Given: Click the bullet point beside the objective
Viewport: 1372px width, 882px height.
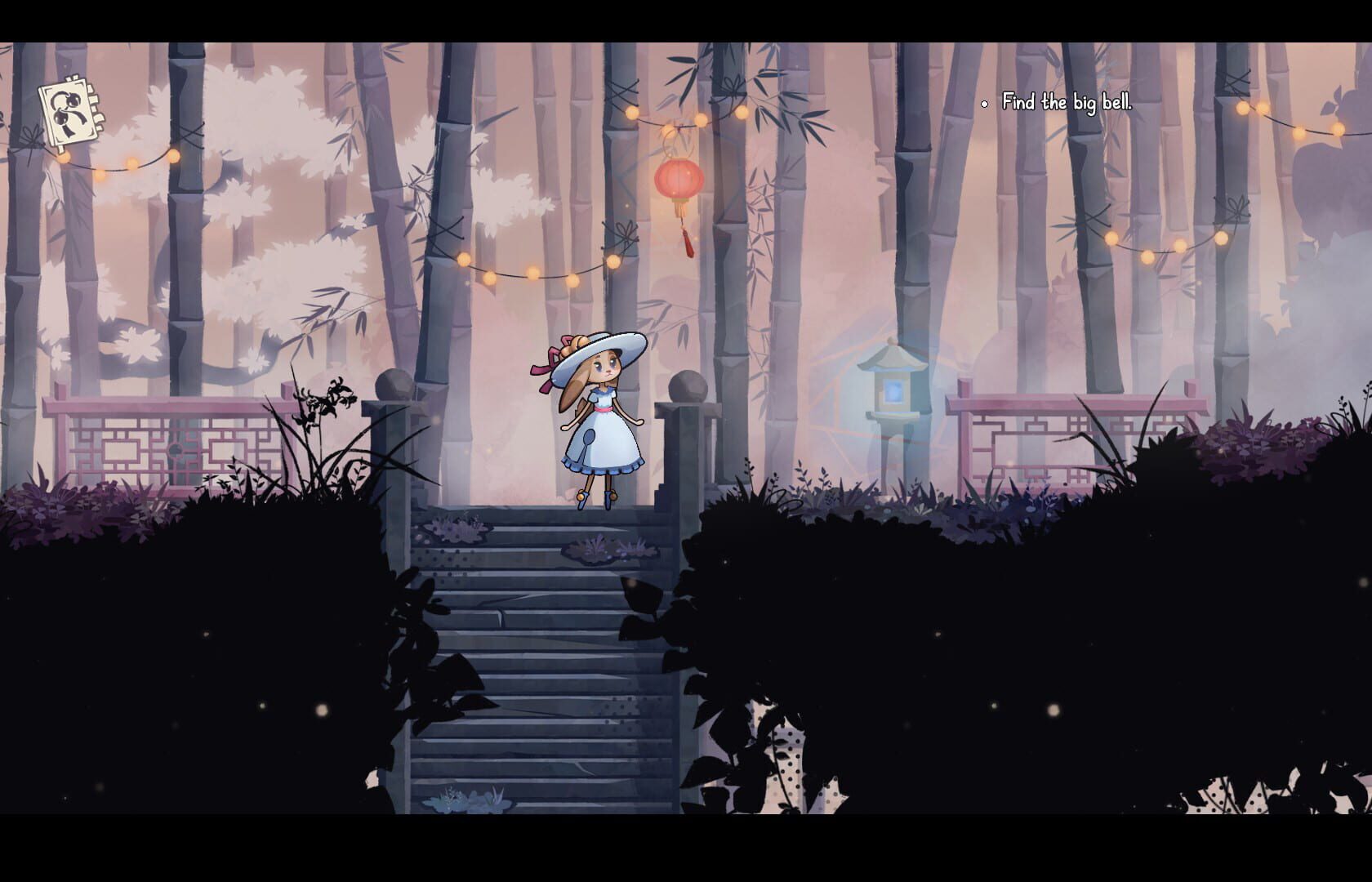Looking at the screenshot, I should click(x=983, y=104).
